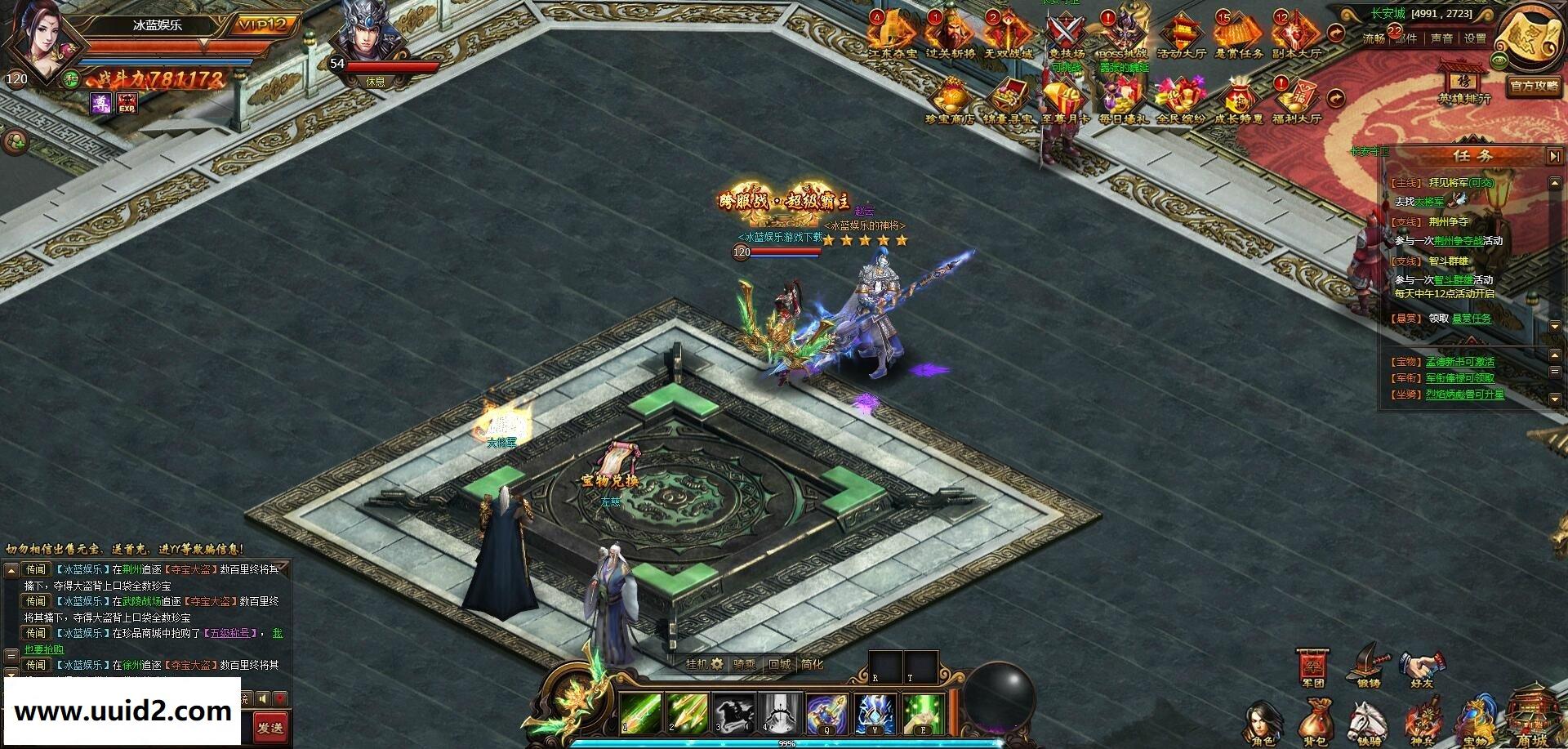Toggle the 声音 sound option
The image size is (1568, 749).
click(x=1441, y=38)
